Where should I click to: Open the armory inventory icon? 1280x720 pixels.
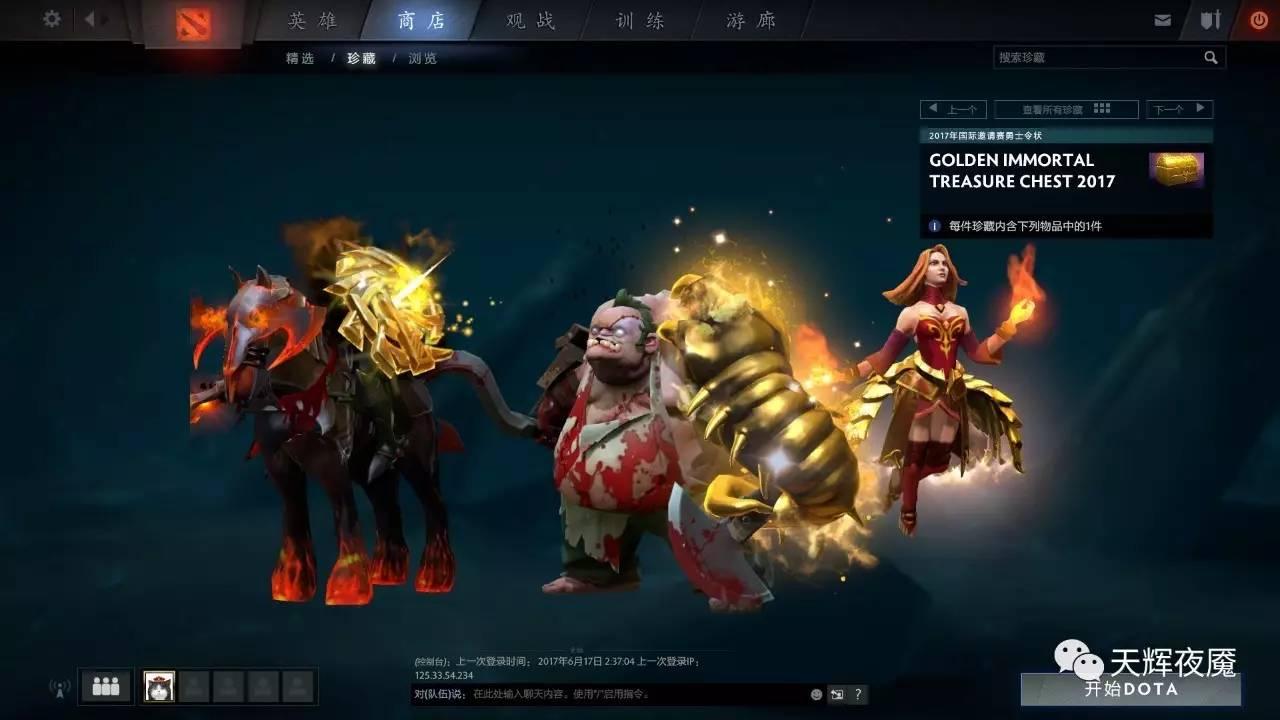tap(1210, 18)
